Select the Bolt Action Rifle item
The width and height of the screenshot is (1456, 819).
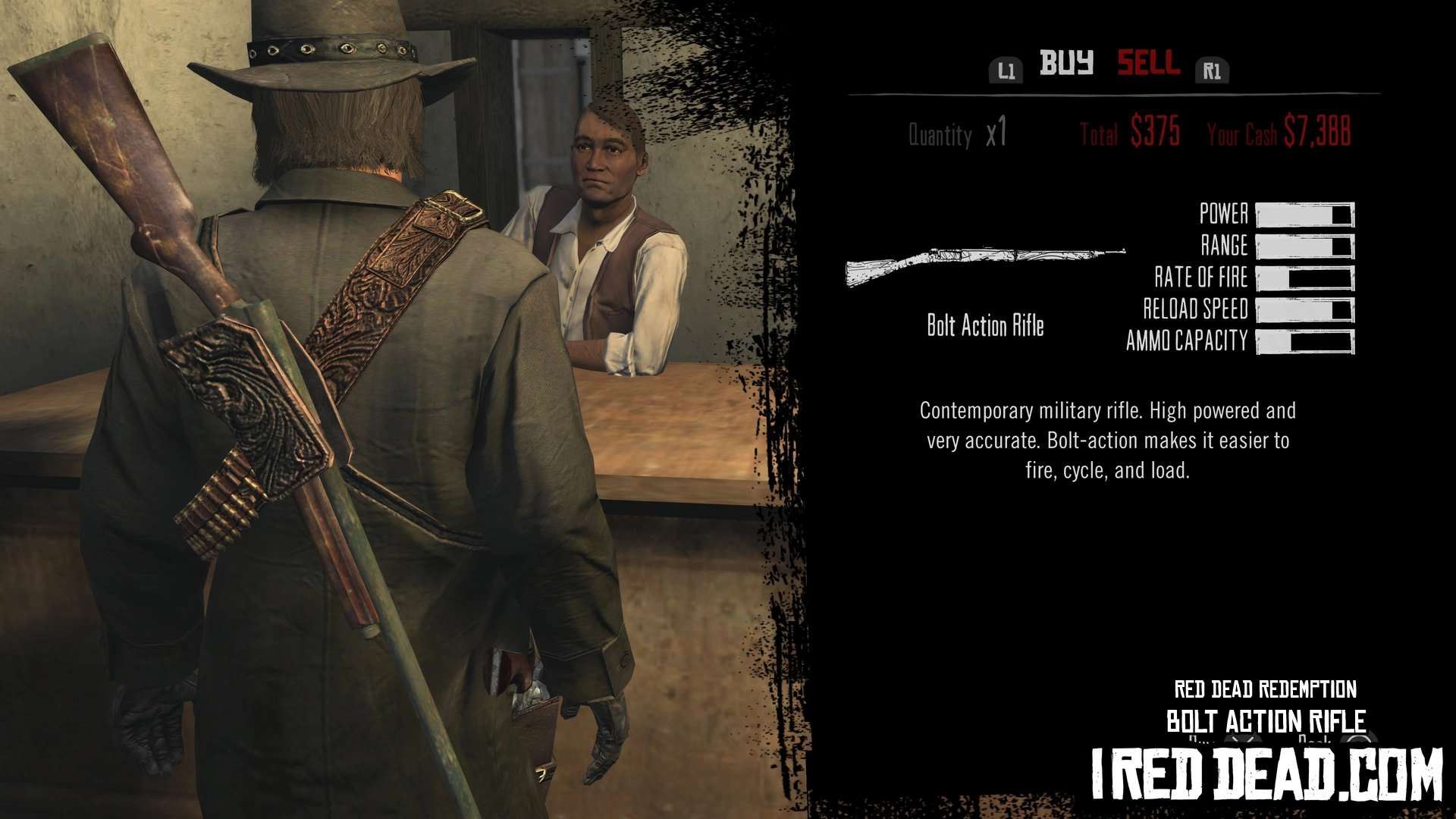(x=985, y=265)
